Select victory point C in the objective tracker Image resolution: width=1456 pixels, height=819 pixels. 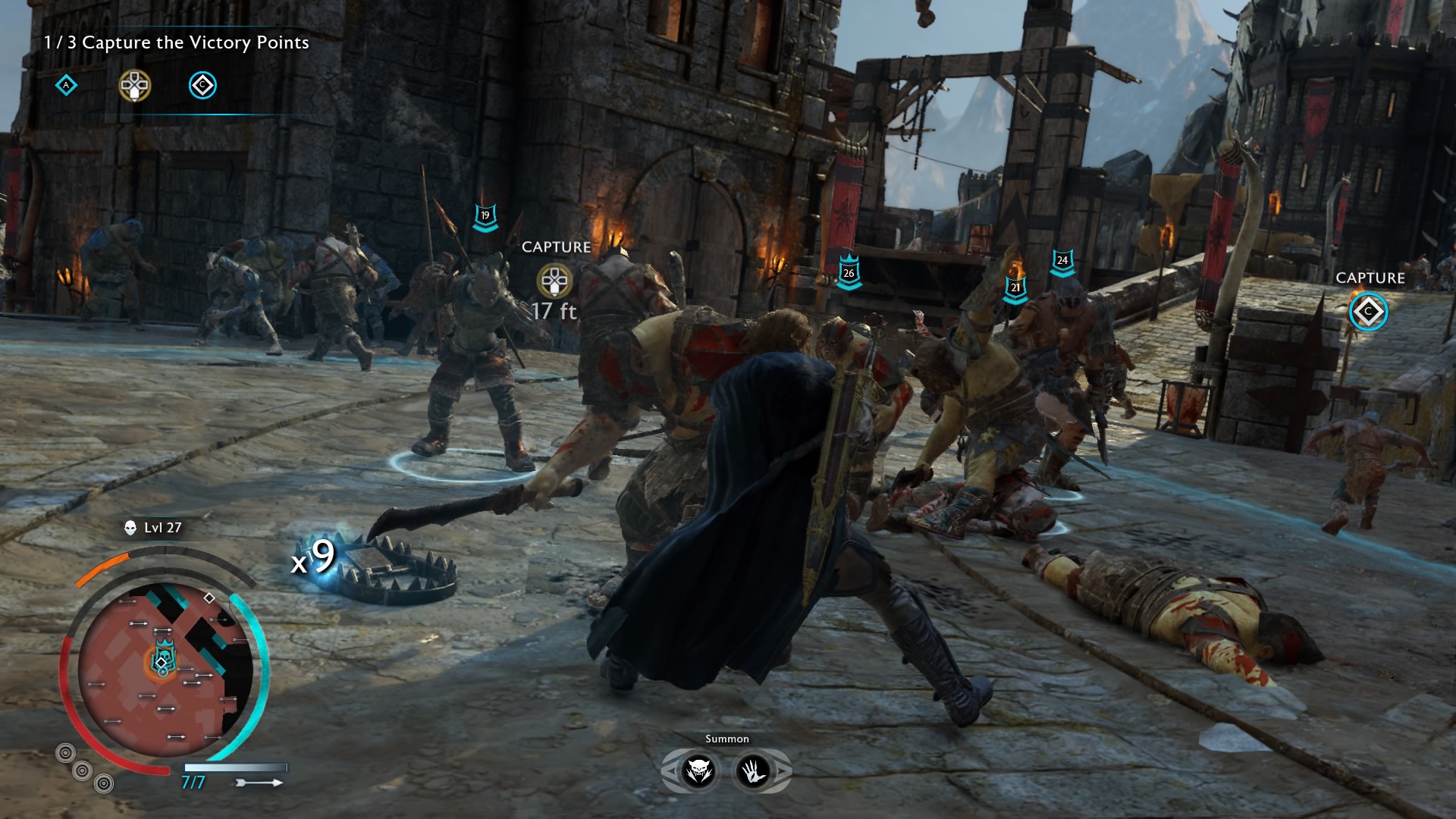tap(202, 86)
